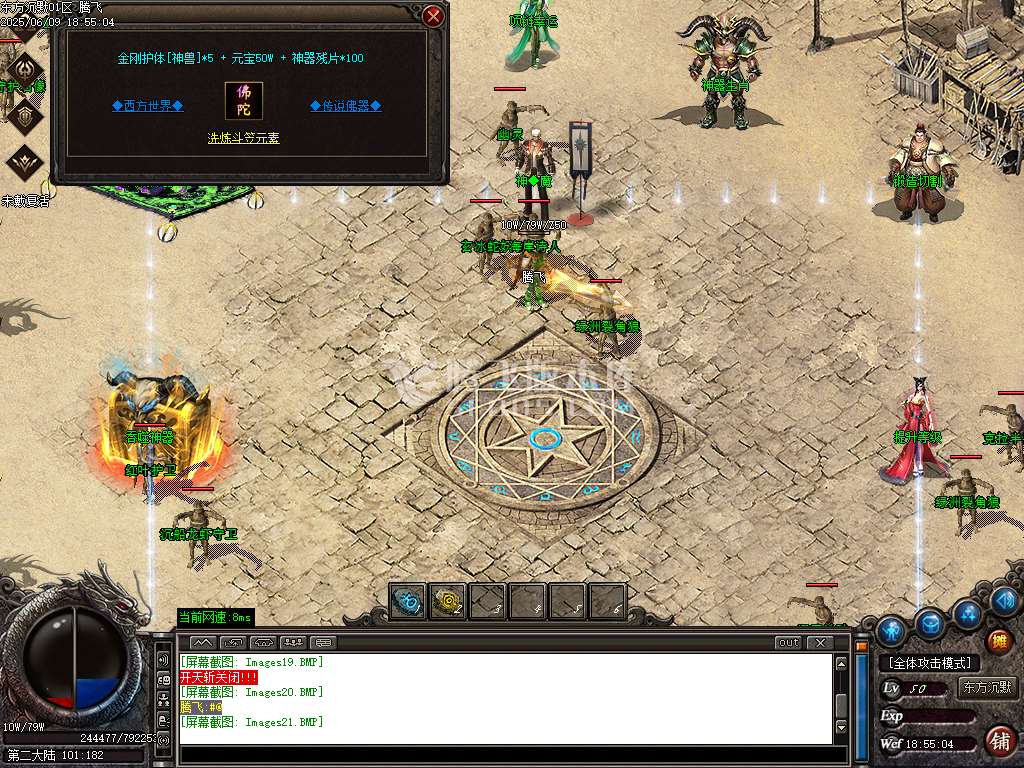The width and height of the screenshot is (1024, 768).
Task: Select the 佛陀 item icon
Action: pos(244,101)
